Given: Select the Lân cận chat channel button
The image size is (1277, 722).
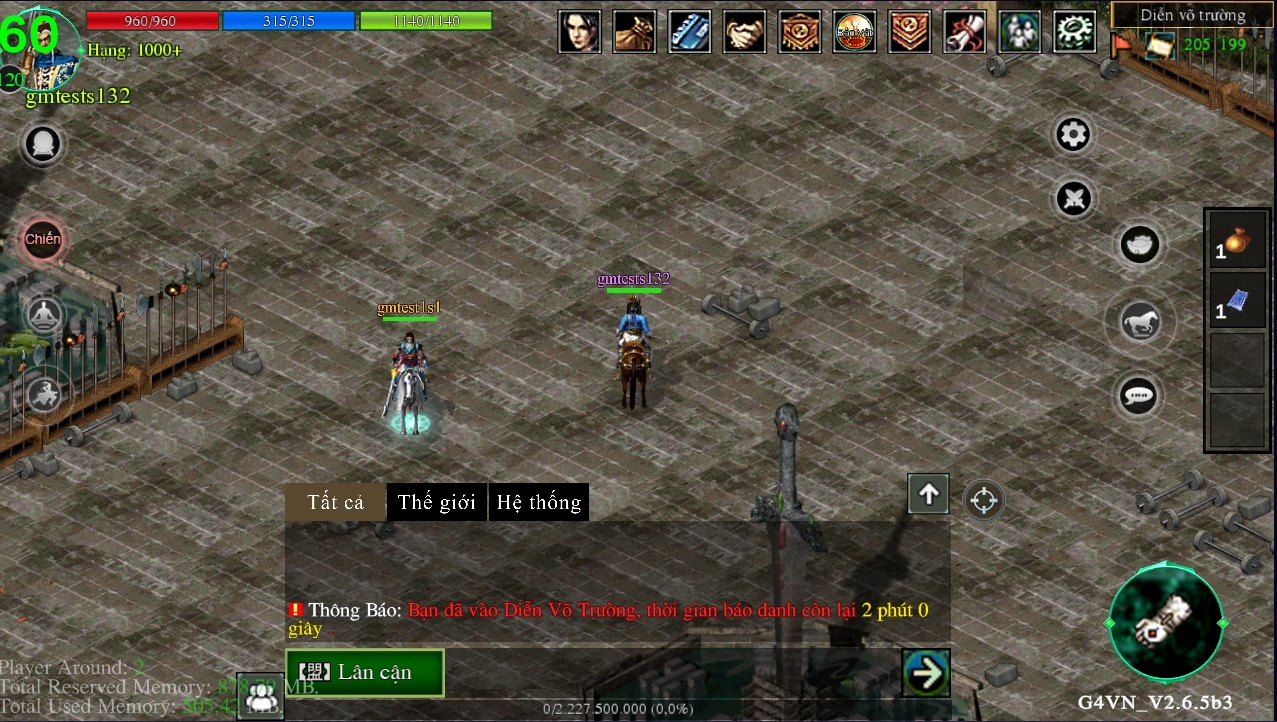Looking at the screenshot, I should coord(365,672).
